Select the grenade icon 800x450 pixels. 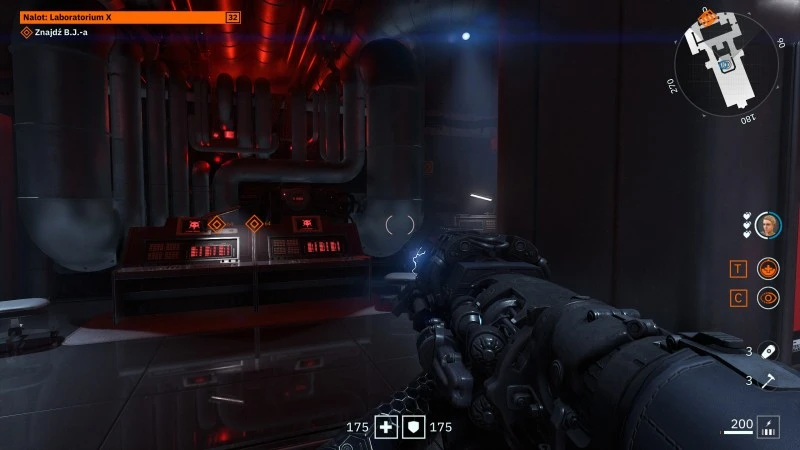coord(768,351)
